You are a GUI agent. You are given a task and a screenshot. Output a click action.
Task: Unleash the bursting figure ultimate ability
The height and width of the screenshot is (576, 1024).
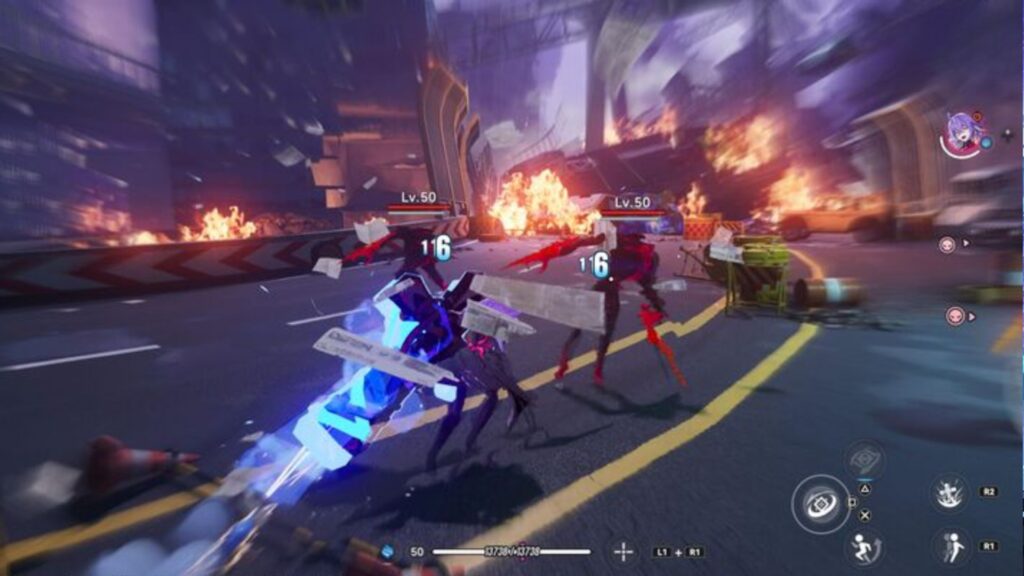point(950,491)
